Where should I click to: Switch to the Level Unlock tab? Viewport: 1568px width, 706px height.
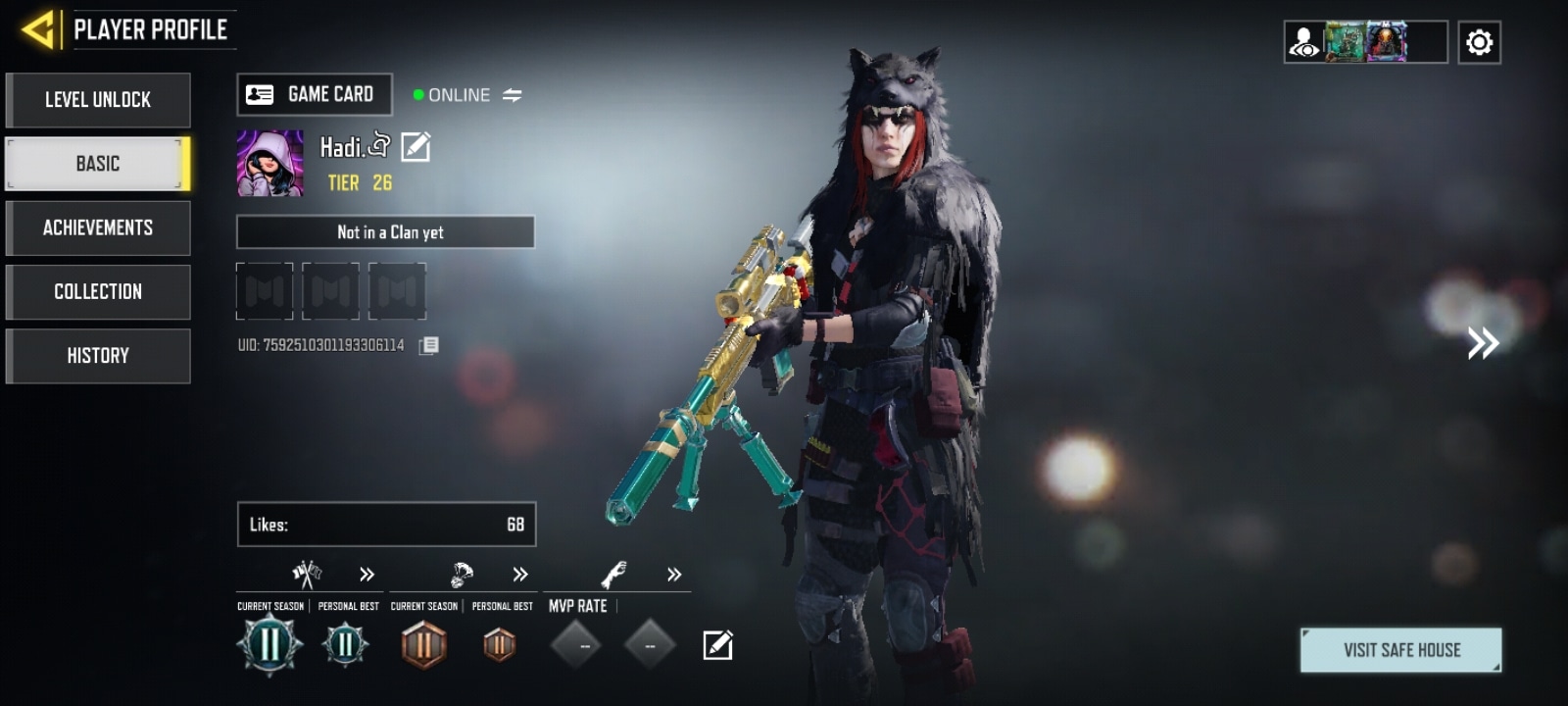[98, 100]
